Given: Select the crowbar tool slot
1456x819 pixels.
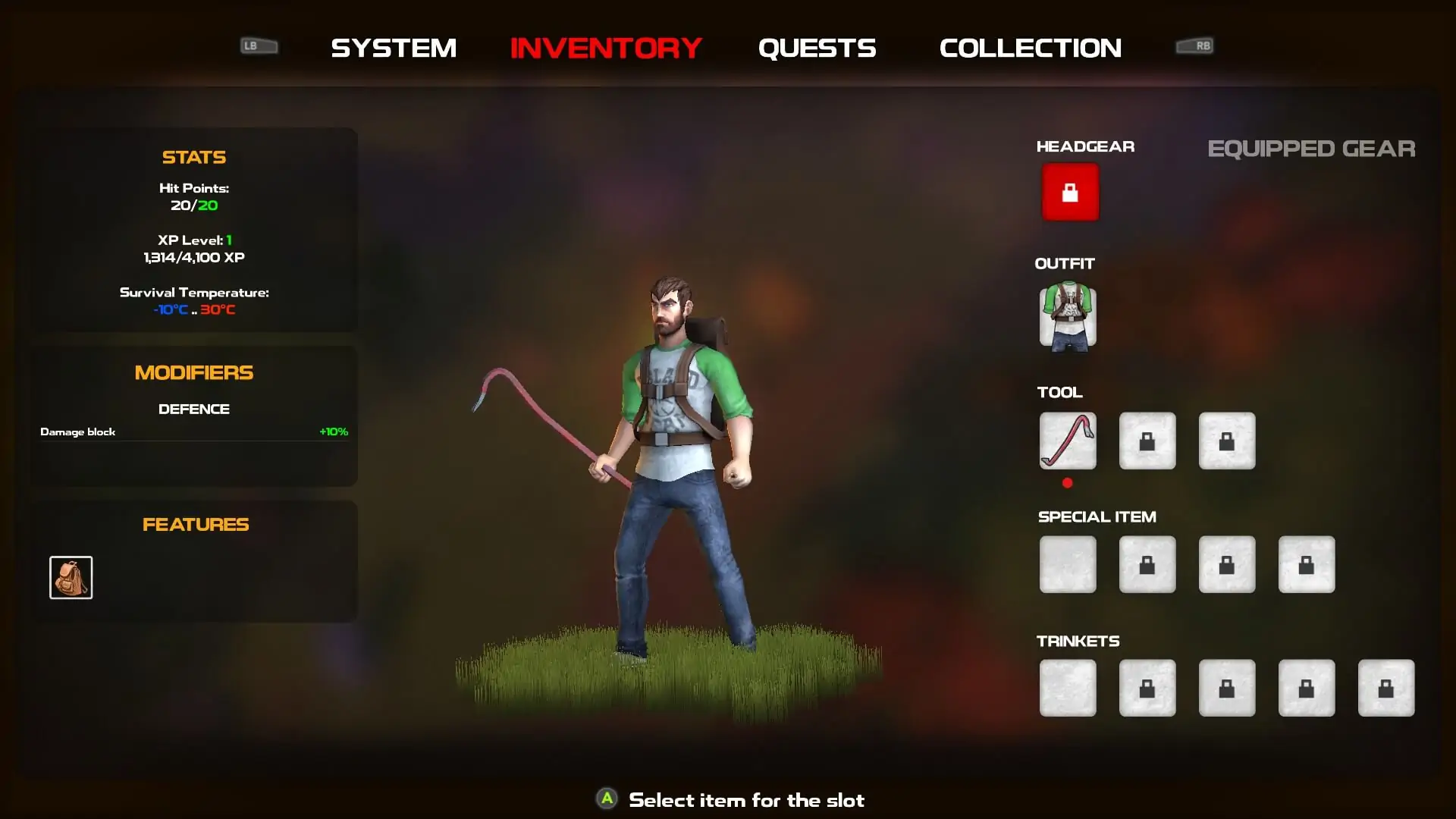Looking at the screenshot, I should click(x=1068, y=441).
